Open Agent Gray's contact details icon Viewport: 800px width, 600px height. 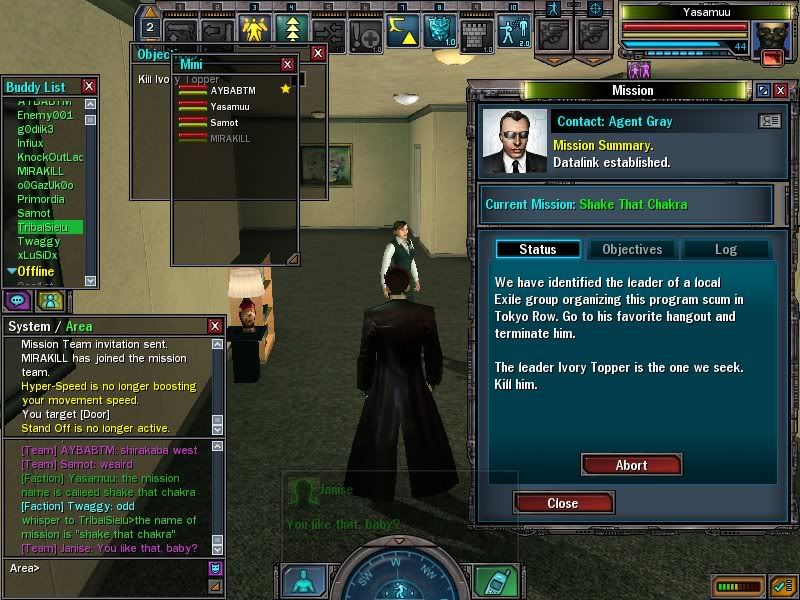click(x=769, y=121)
